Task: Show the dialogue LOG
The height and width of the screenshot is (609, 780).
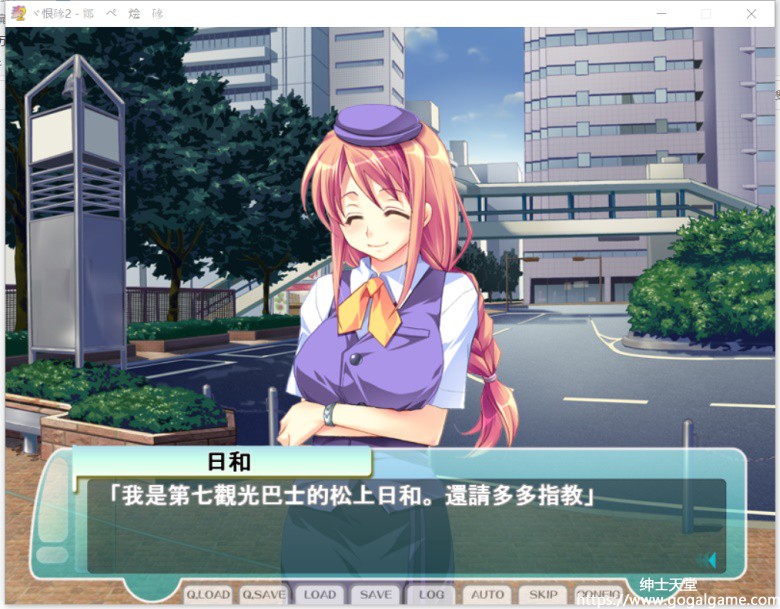Action: point(432,594)
